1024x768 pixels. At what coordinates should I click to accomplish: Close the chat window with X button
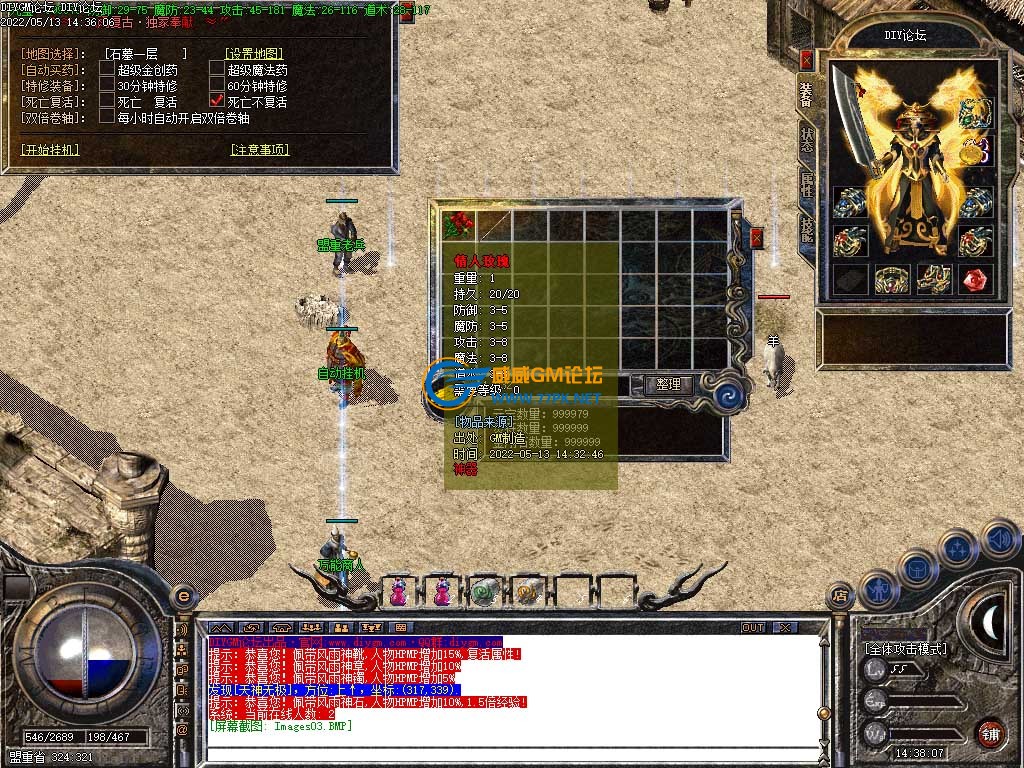[786, 627]
